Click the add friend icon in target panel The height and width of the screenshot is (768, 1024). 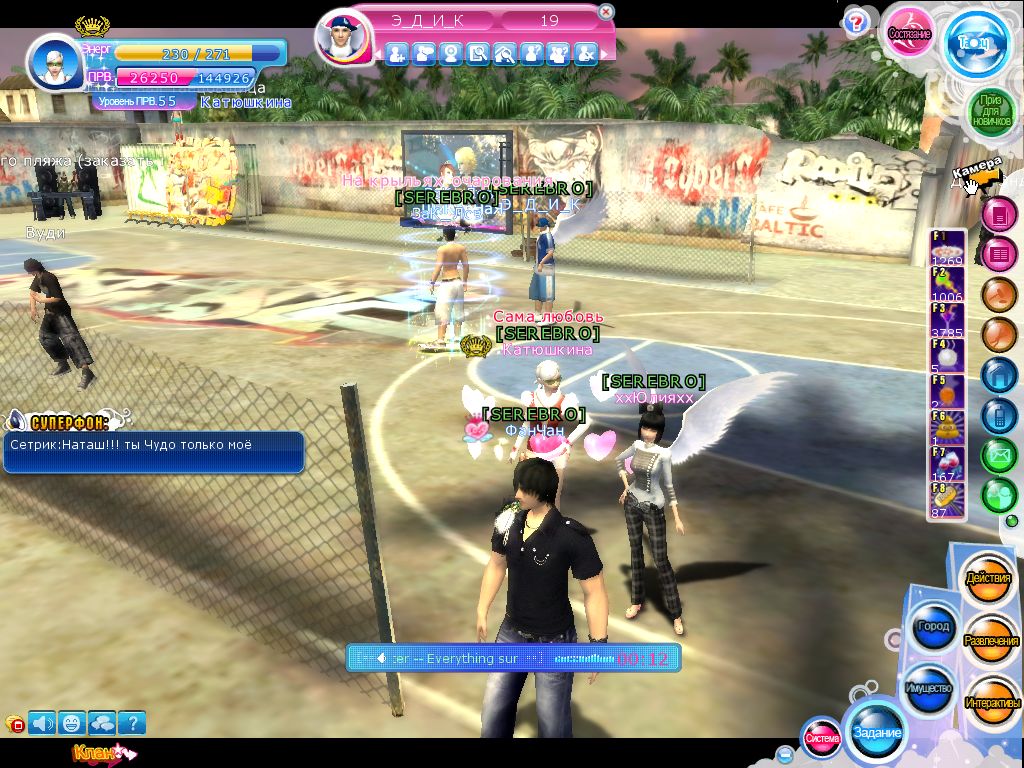pos(397,54)
